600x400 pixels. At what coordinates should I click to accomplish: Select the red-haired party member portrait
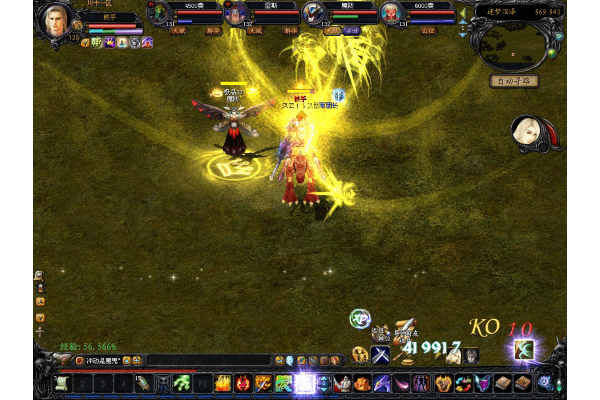[x=389, y=13]
